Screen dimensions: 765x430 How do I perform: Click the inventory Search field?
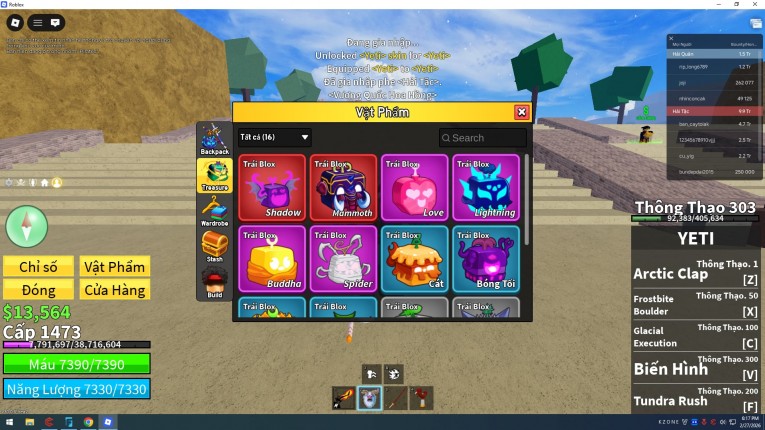tap(483, 138)
